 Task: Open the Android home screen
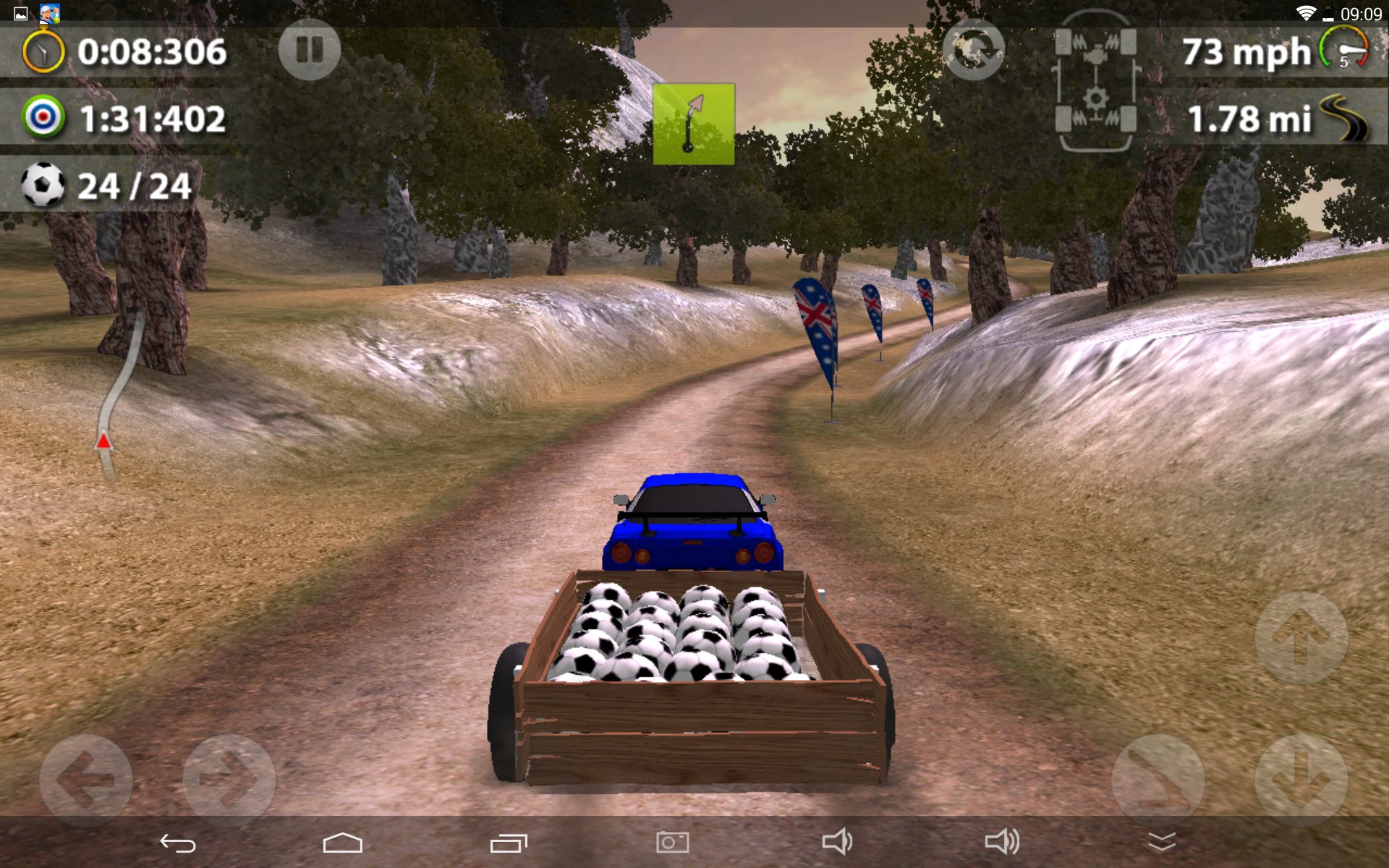point(342,843)
